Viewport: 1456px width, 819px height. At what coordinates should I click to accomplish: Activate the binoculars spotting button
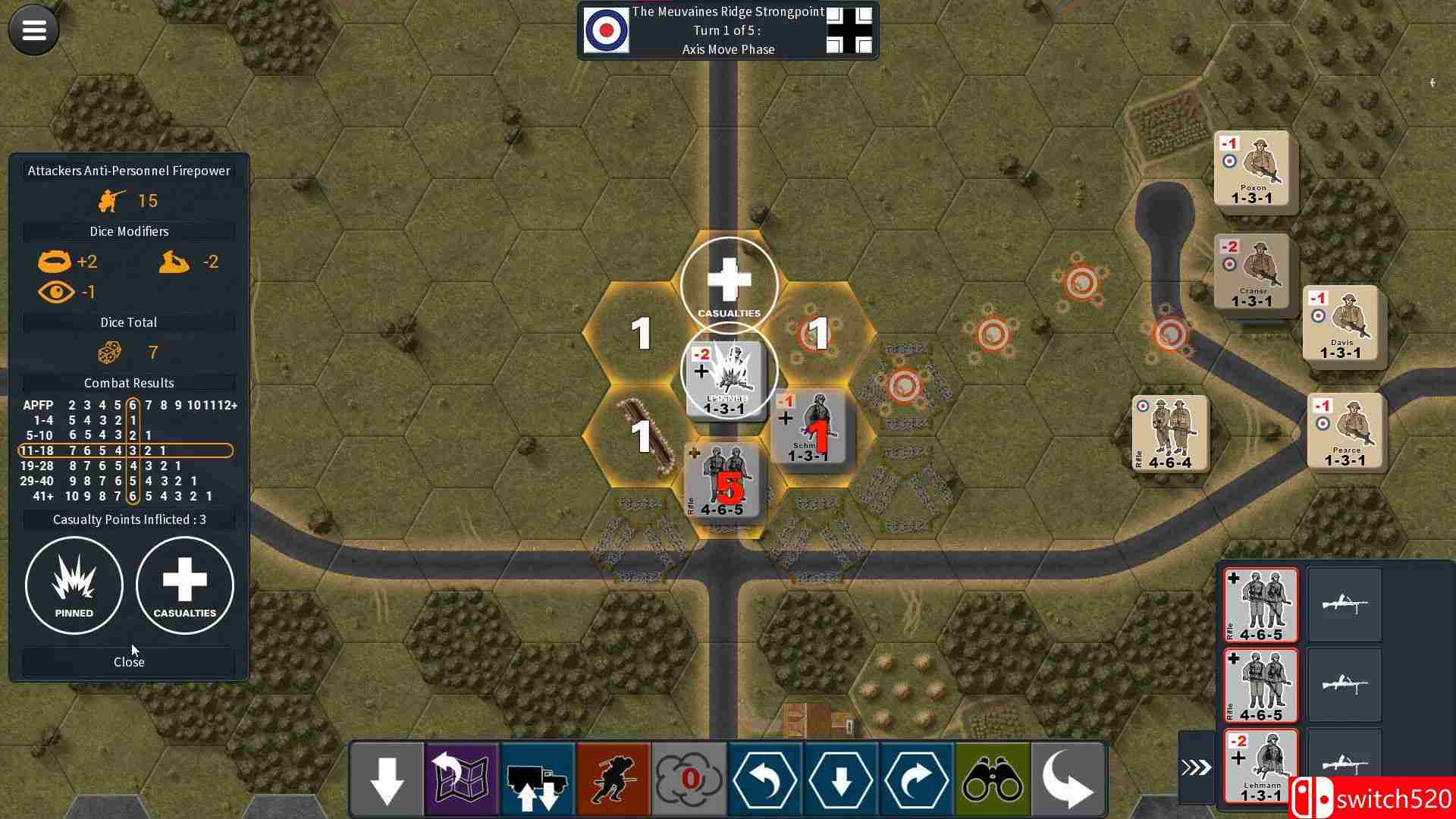pyautogui.click(x=993, y=780)
